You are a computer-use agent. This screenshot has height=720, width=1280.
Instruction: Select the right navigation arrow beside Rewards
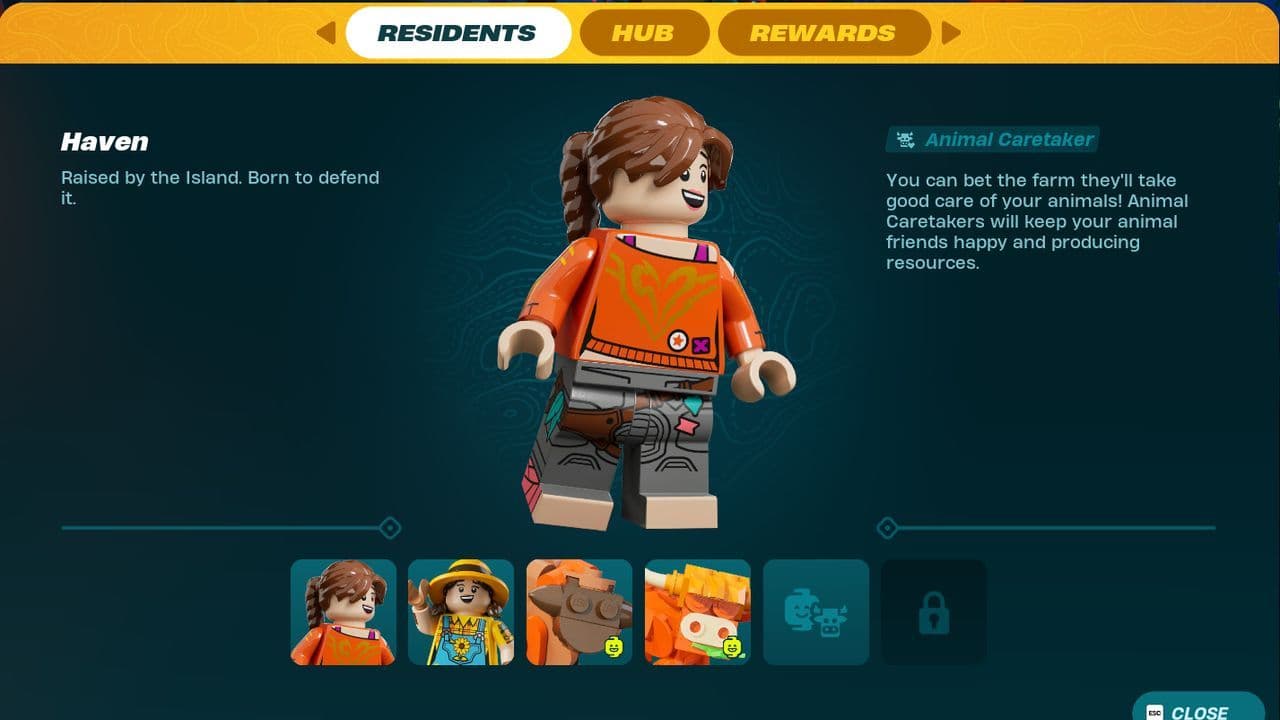[951, 32]
